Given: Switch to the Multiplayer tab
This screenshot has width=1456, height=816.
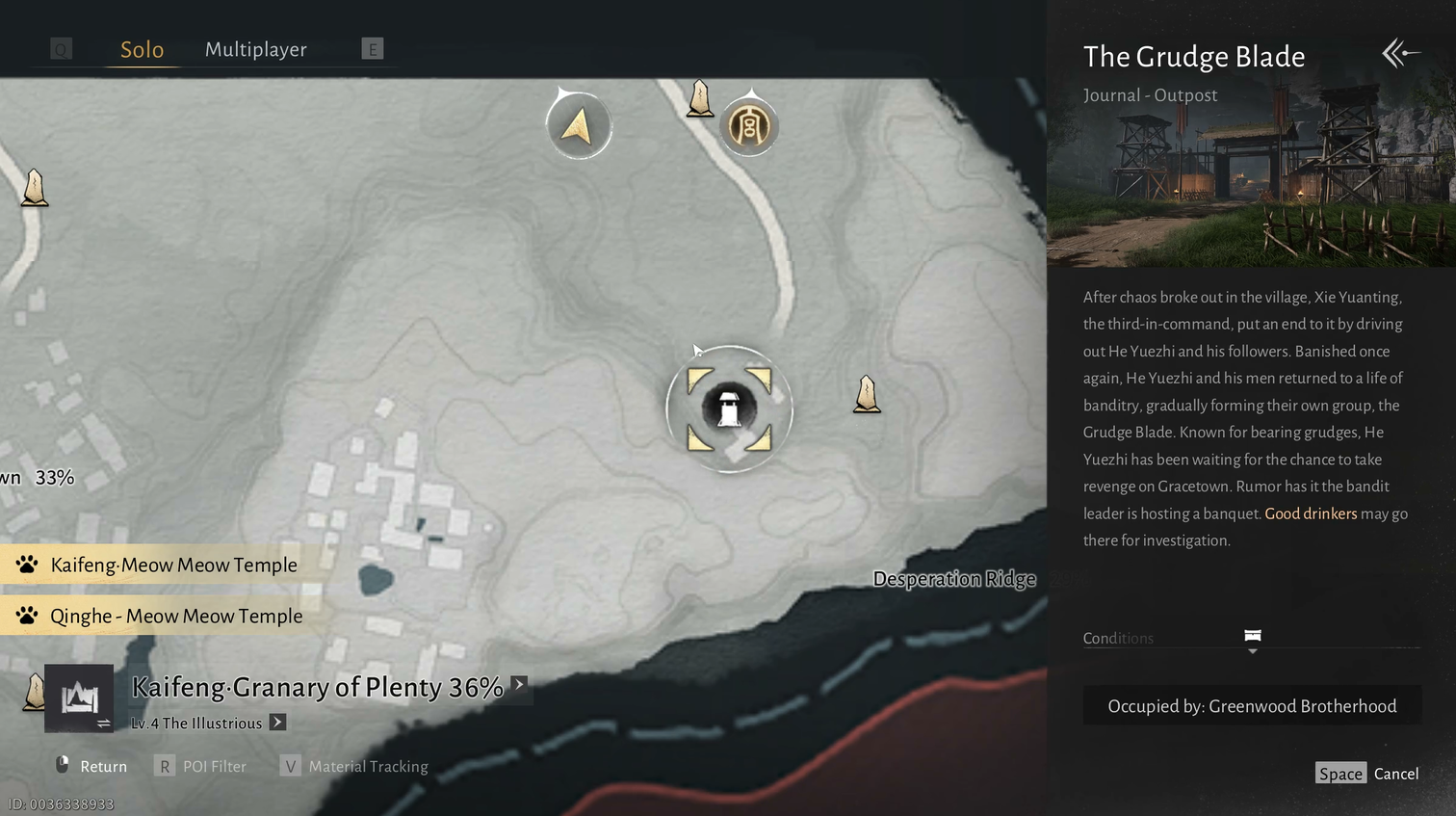Looking at the screenshot, I should coord(255,50).
